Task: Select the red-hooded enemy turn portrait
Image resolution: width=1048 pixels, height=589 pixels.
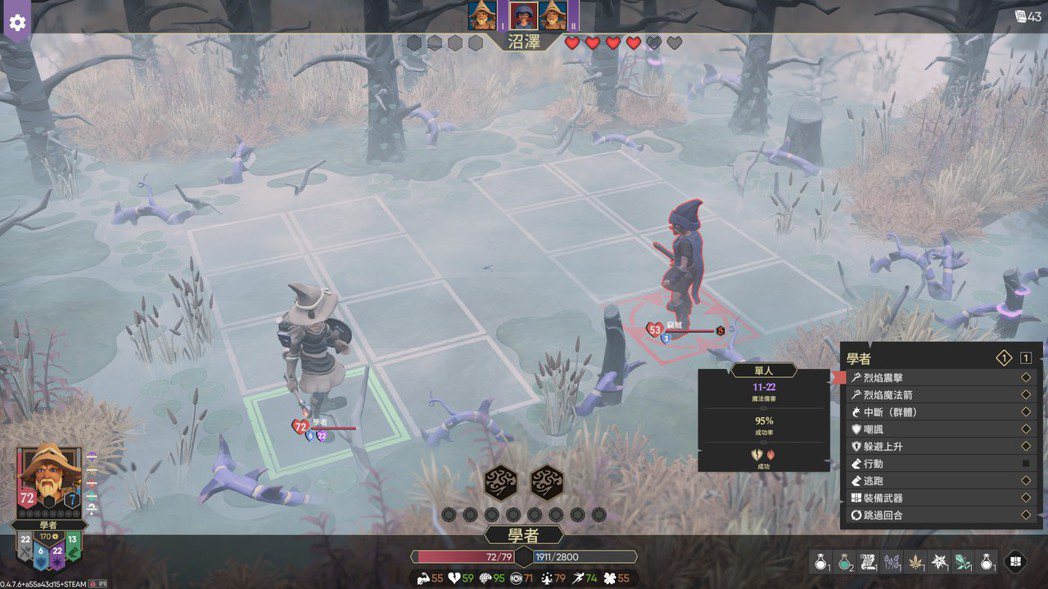Action: pos(523,15)
